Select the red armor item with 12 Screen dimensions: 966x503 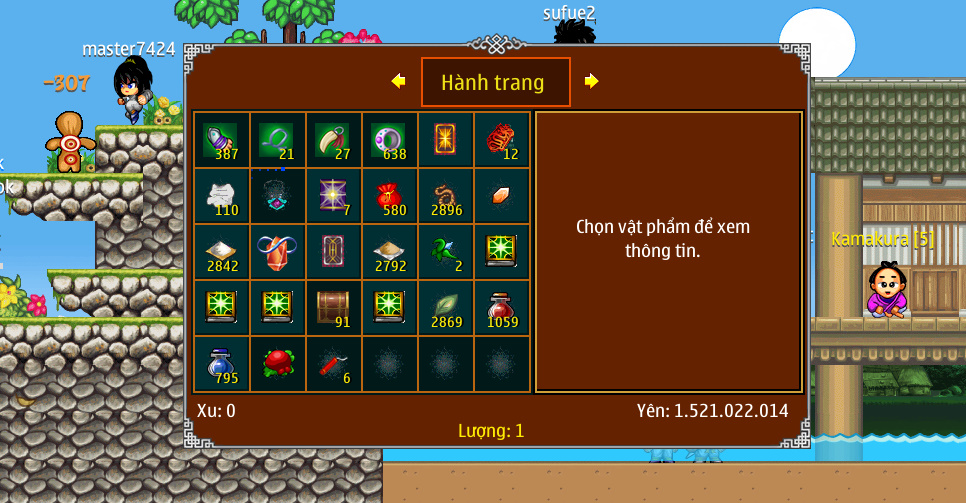tap(501, 139)
